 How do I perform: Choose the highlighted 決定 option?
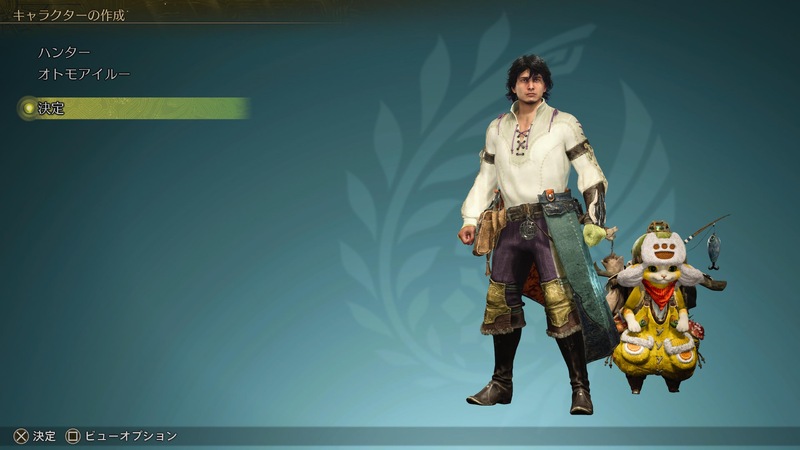52,109
